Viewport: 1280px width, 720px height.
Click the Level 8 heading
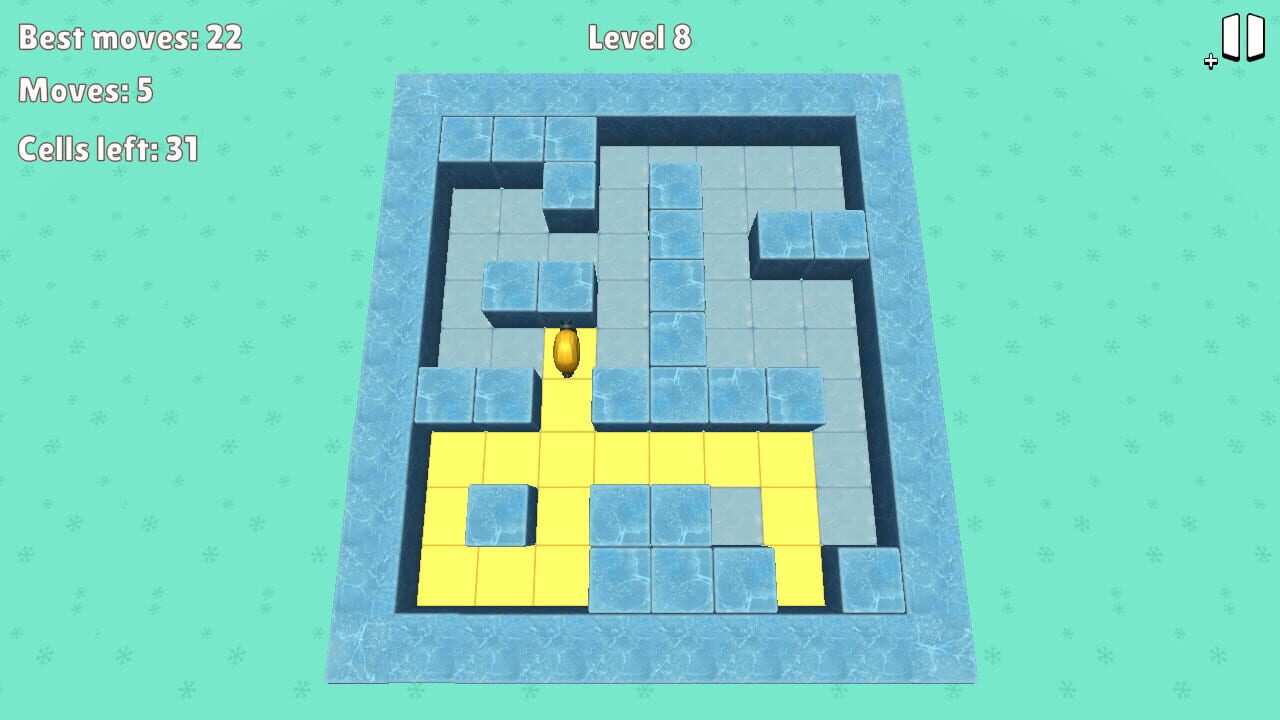coord(639,37)
